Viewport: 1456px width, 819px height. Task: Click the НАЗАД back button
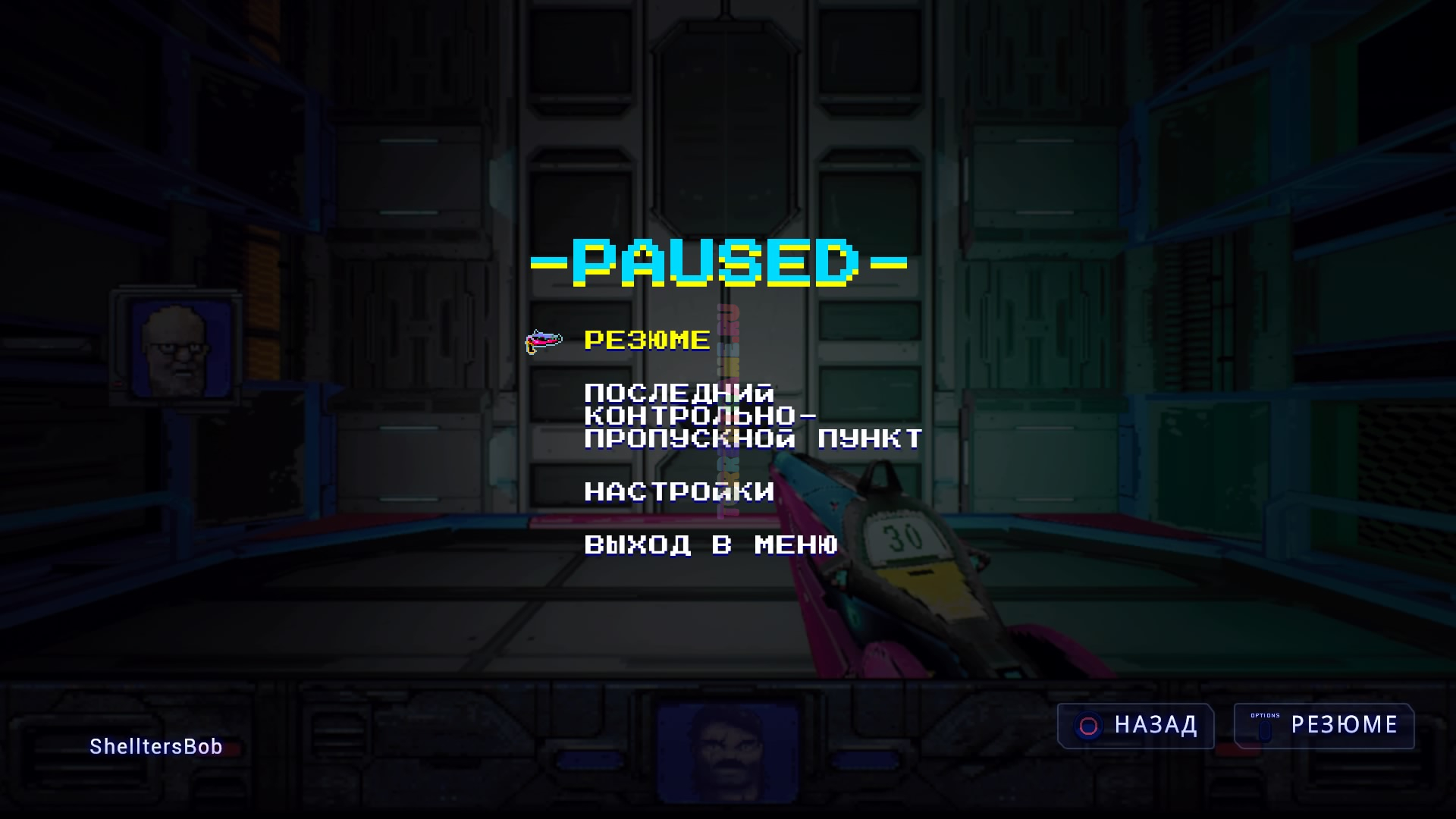1135,726
